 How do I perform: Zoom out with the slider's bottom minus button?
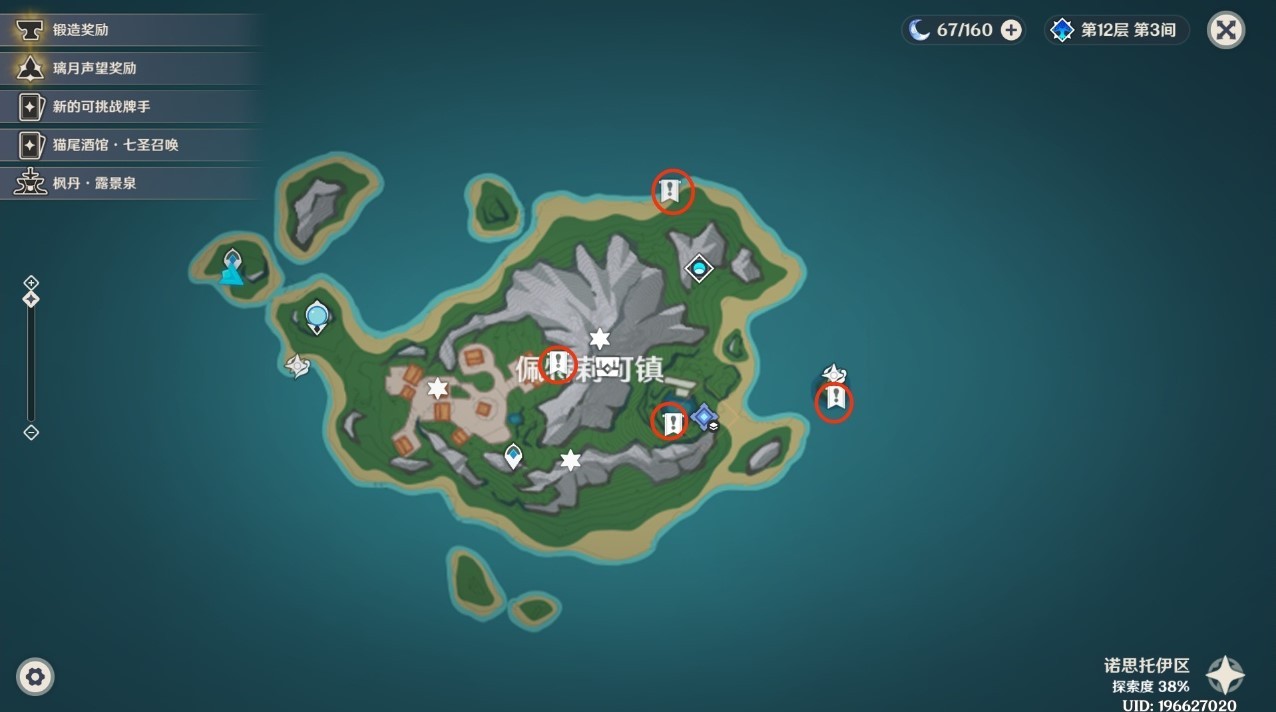click(x=31, y=432)
